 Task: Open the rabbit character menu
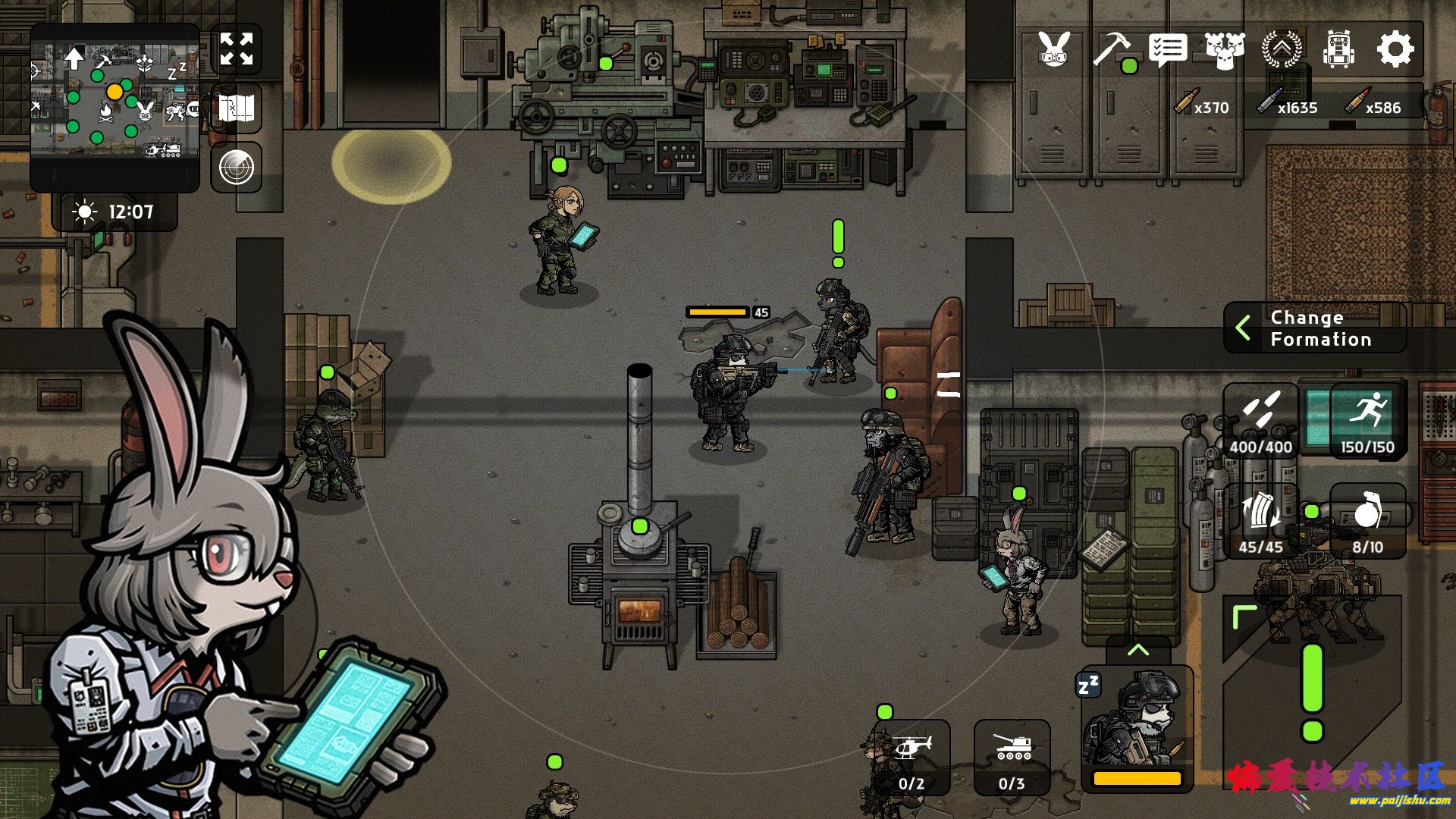coord(1054,50)
